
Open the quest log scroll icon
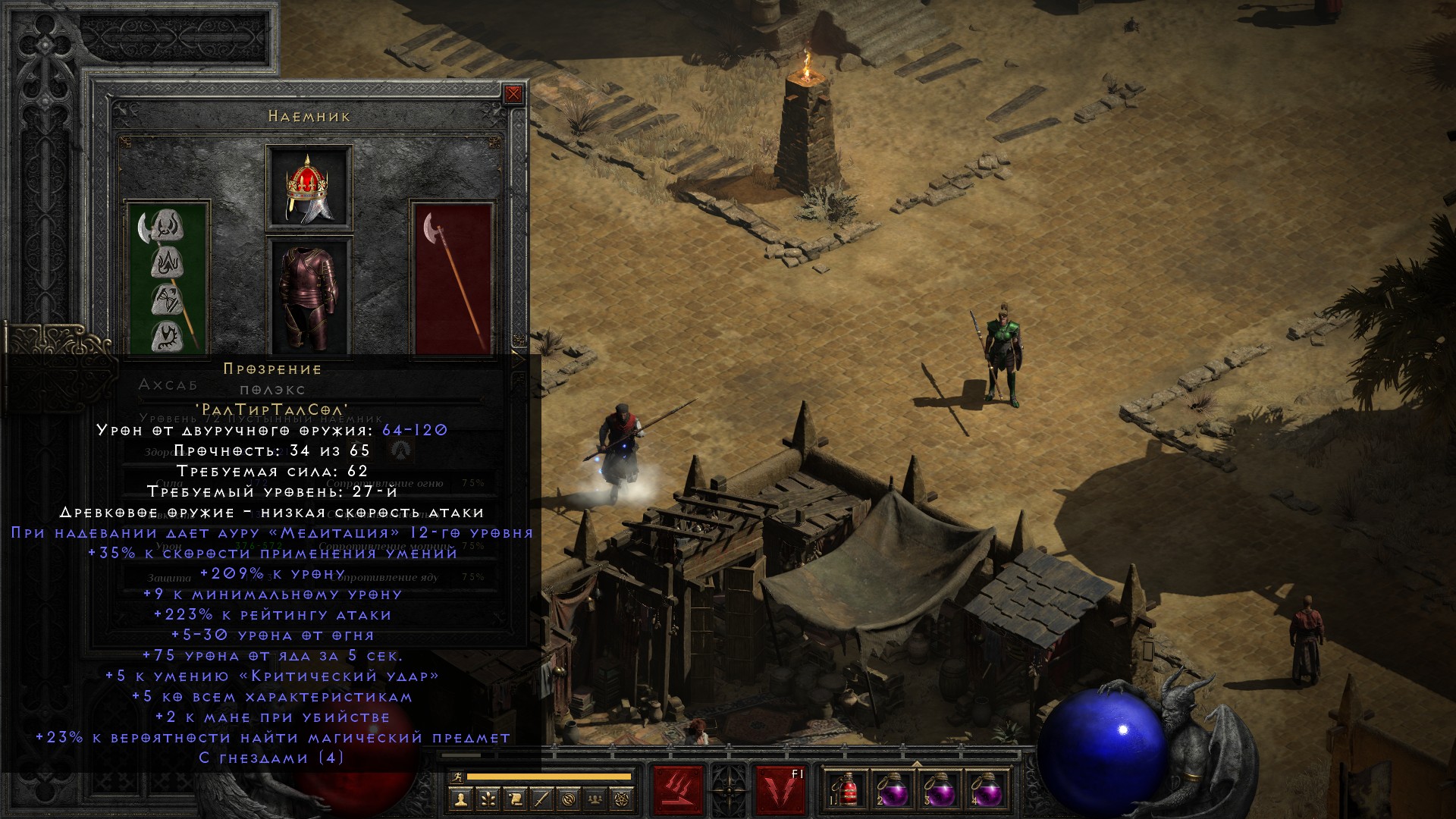(x=515, y=799)
